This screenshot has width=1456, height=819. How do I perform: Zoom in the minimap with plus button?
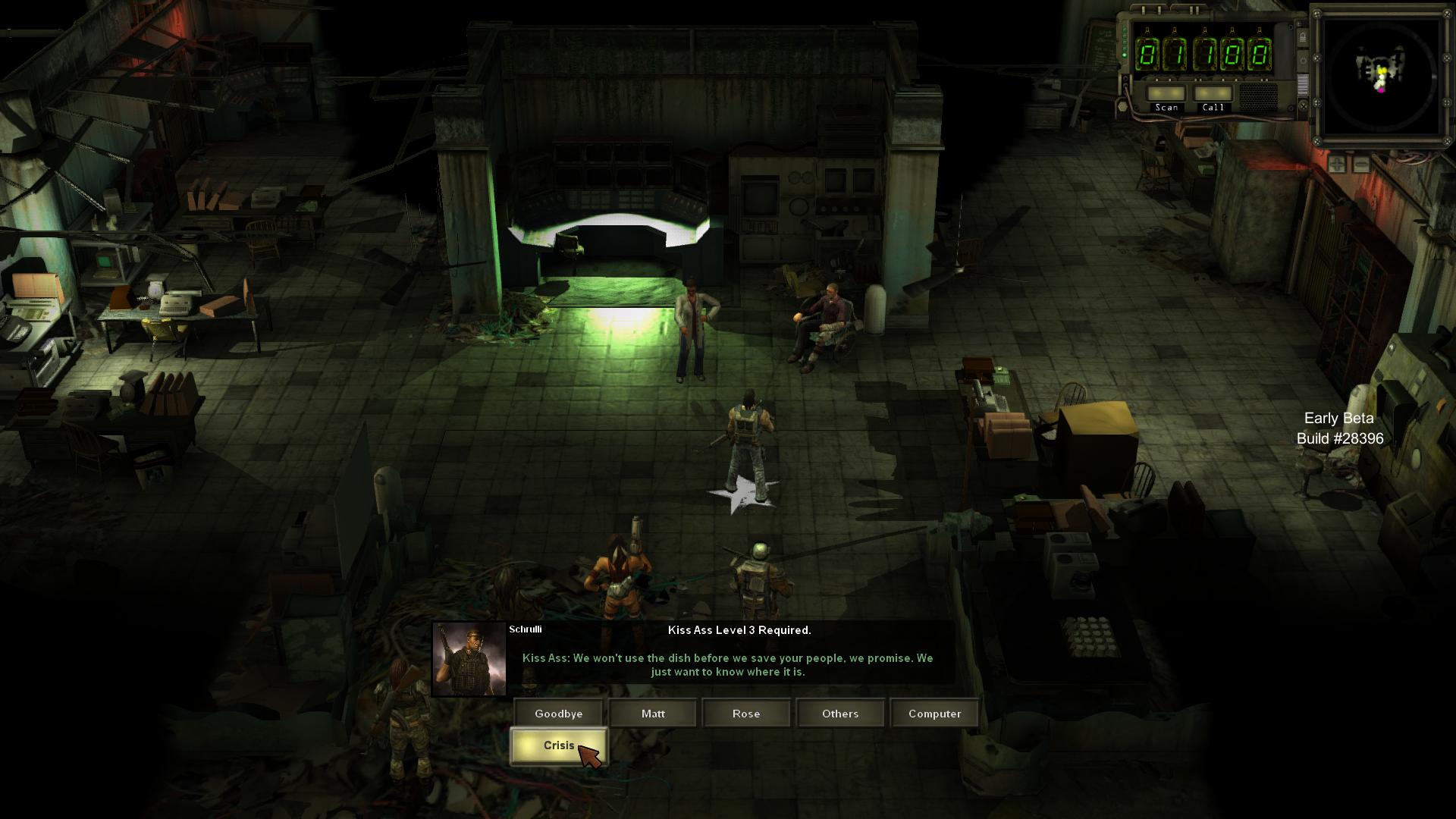pos(1337,164)
